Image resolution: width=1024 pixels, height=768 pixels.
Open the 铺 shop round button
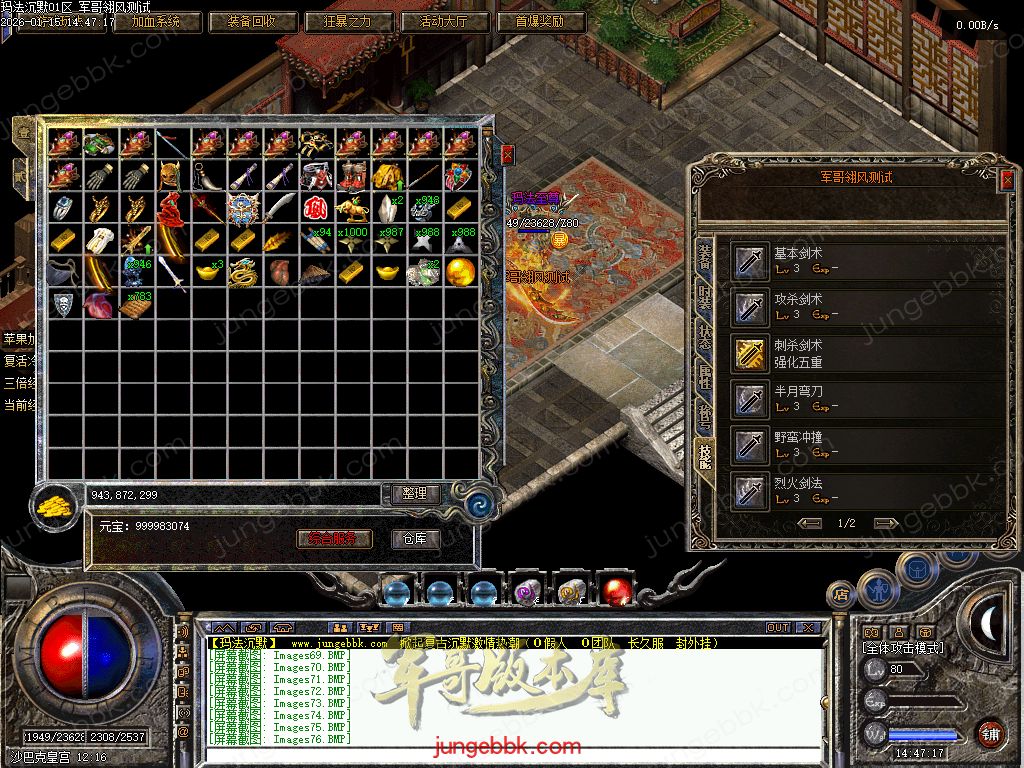click(x=989, y=733)
